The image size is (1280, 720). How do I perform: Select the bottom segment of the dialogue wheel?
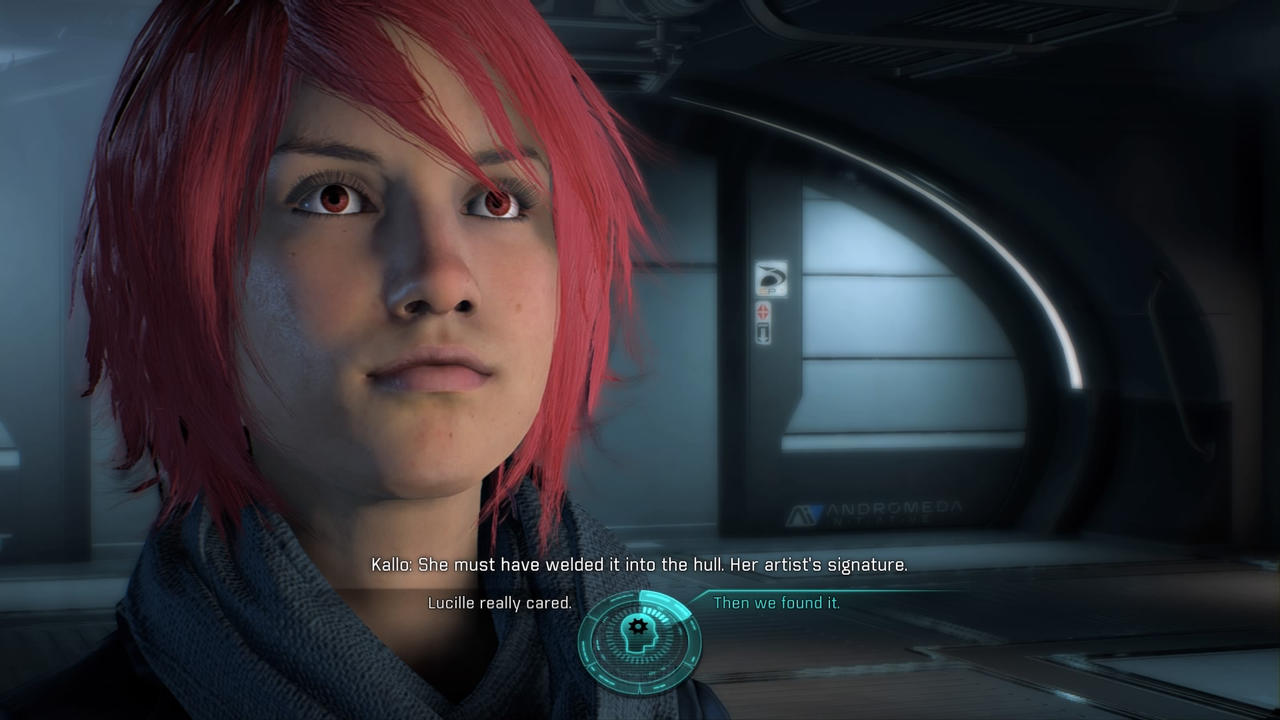click(x=640, y=682)
